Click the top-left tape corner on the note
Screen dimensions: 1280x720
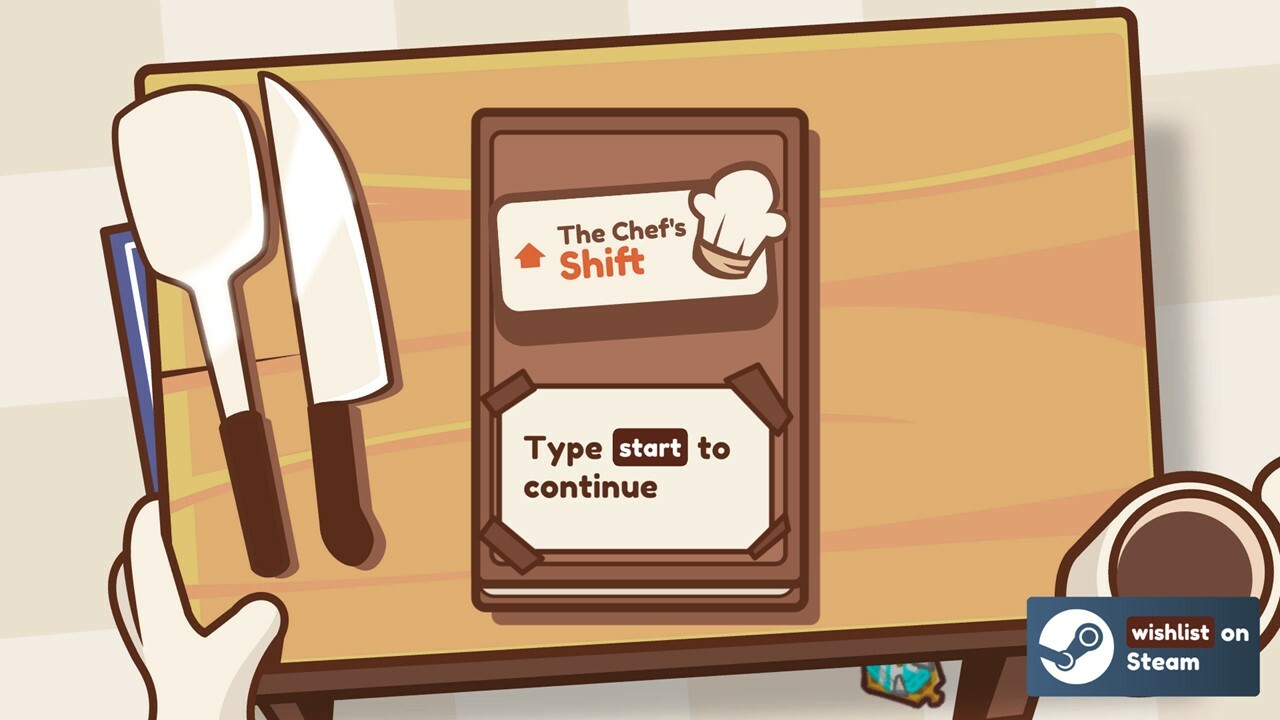pos(510,390)
